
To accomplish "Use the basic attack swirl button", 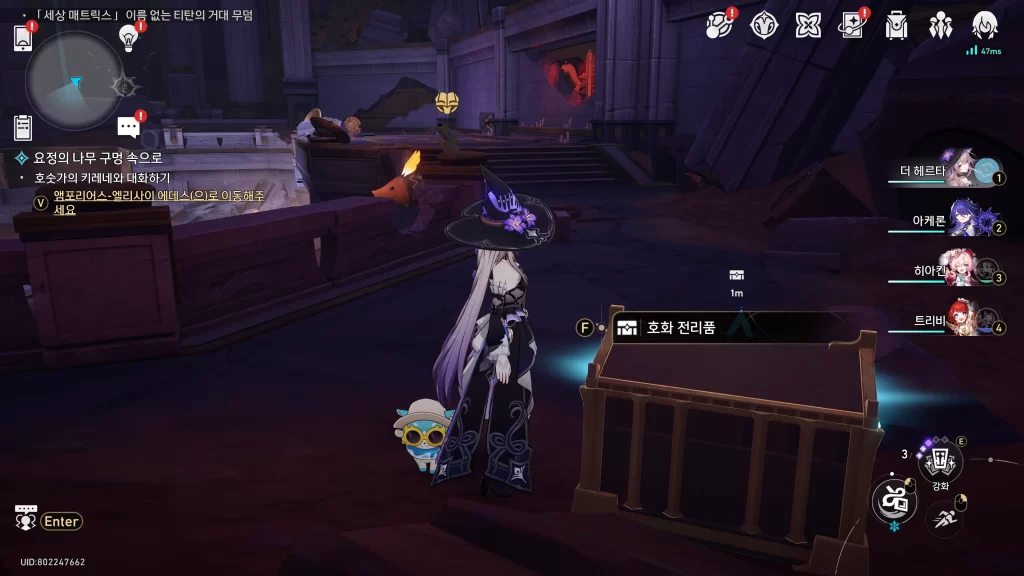I will coord(893,499).
